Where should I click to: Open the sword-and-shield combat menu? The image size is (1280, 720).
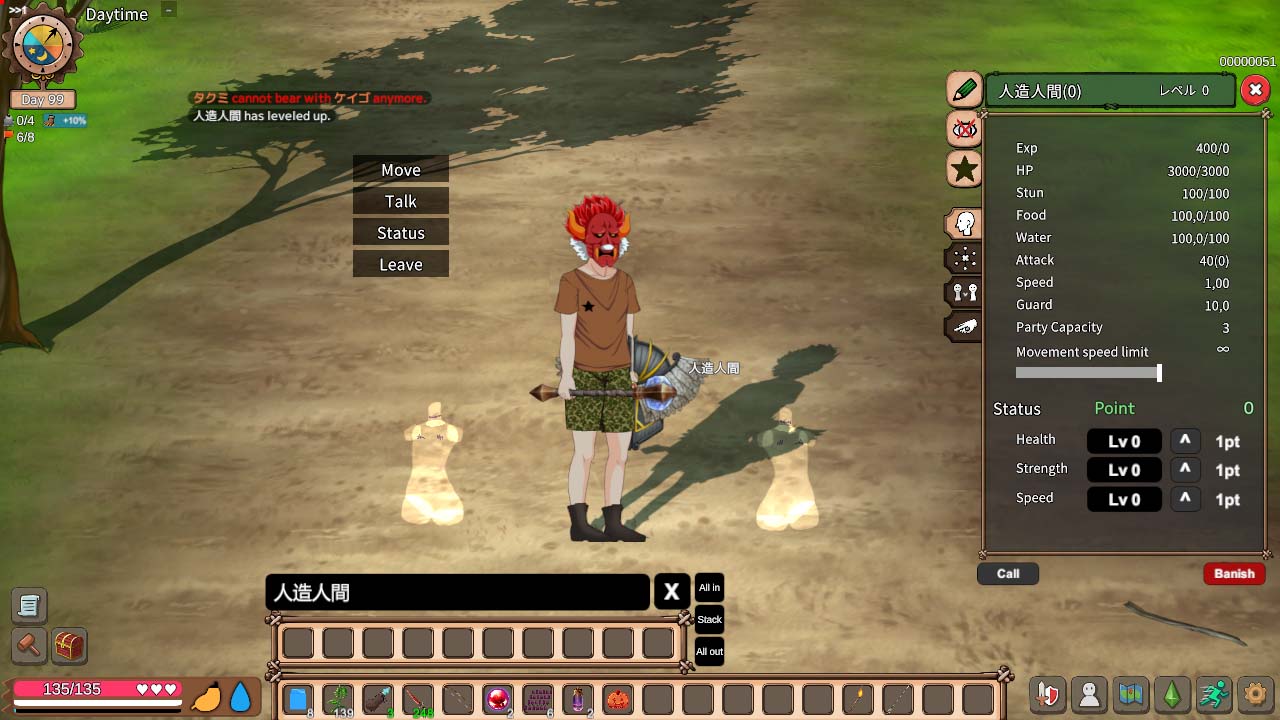[x=1047, y=694]
